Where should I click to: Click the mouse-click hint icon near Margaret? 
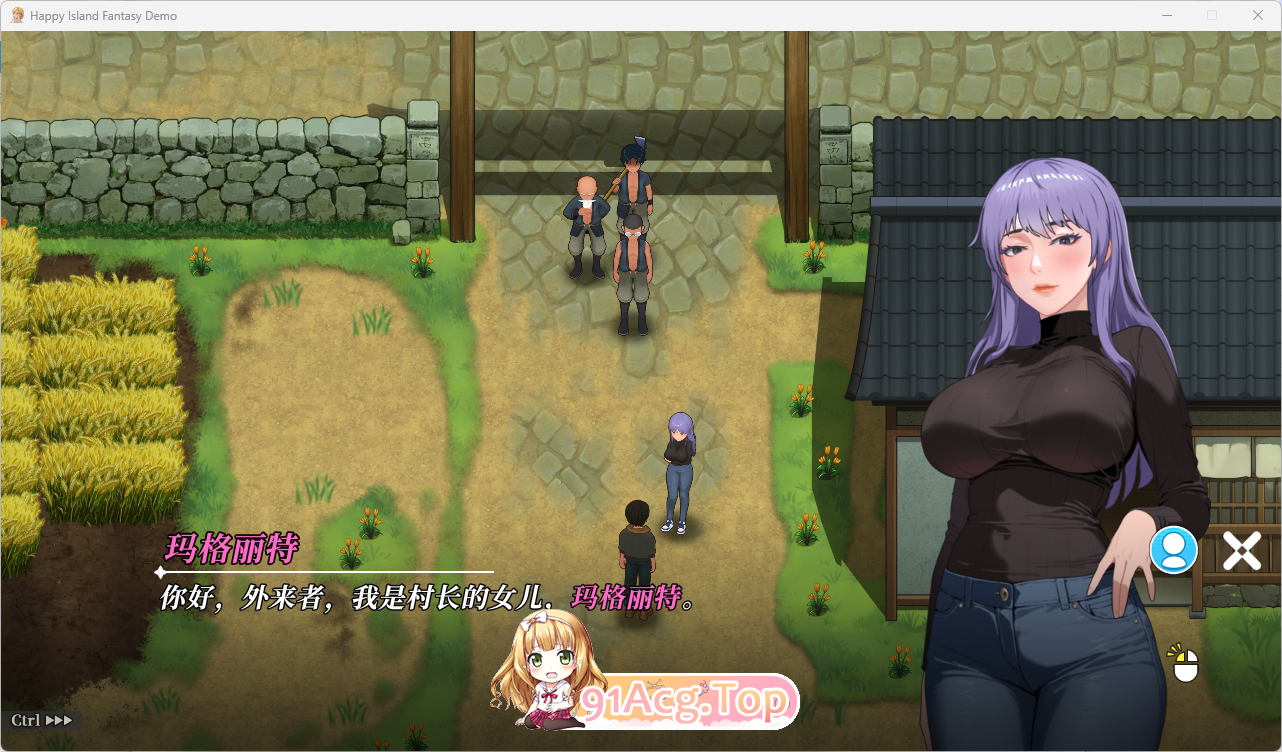1184,665
